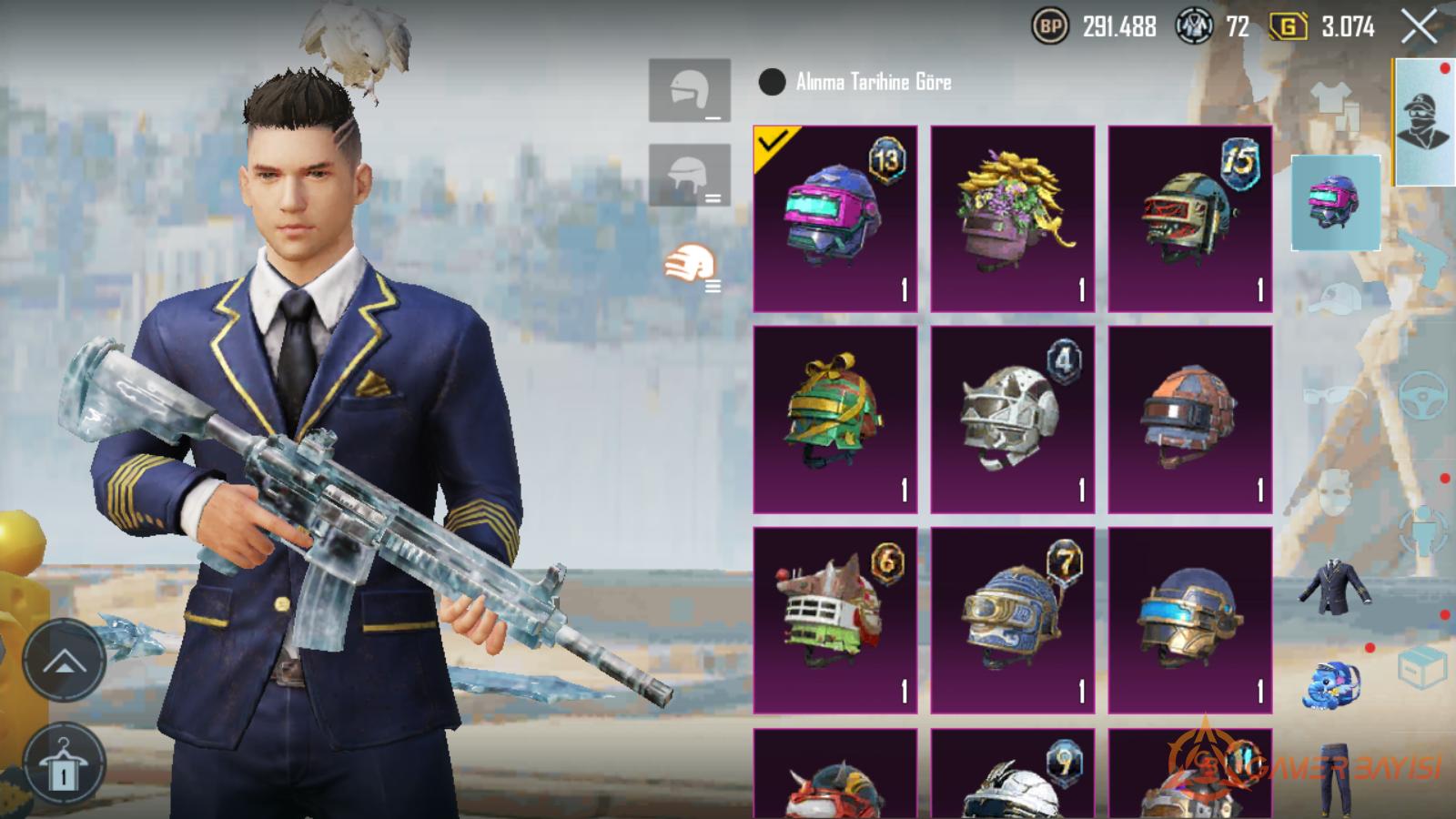Image resolution: width=1456 pixels, height=819 pixels.
Task: Select the equipped navy suit jacket slot
Action: [x=1335, y=585]
